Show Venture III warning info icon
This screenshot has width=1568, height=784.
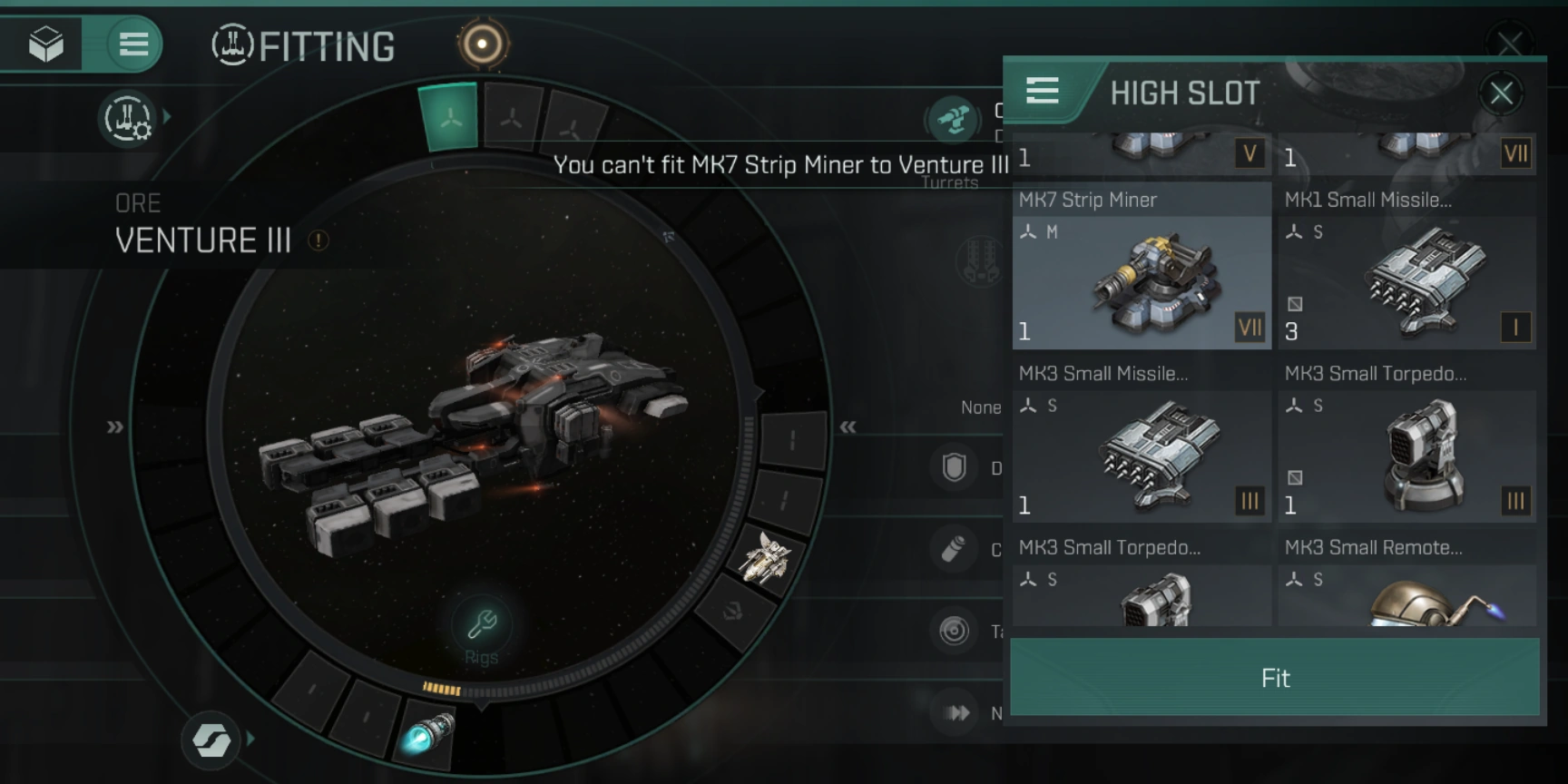(x=318, y=240)
